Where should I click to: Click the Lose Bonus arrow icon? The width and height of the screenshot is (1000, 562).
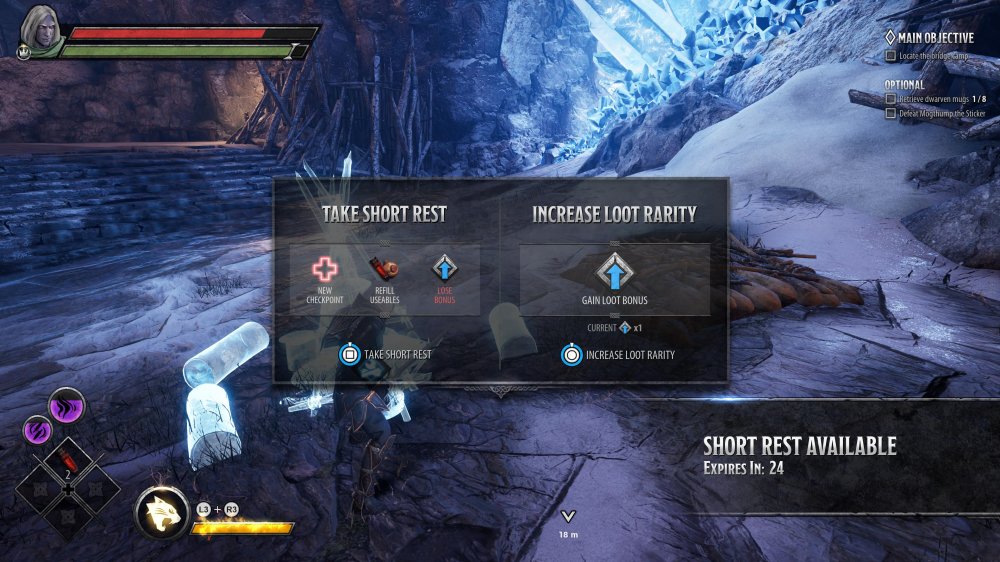point(444,269)
